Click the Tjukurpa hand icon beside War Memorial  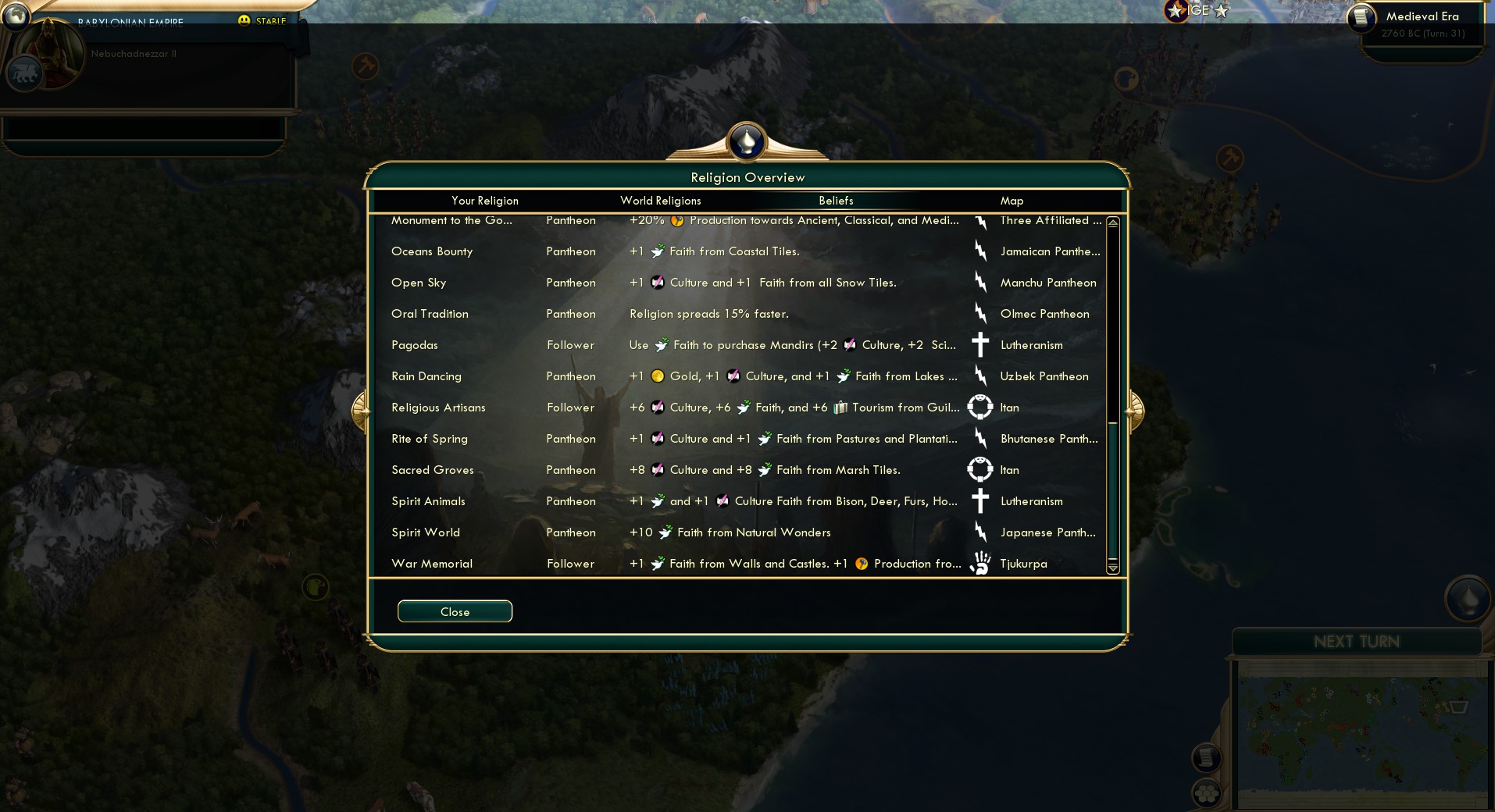pyautogui.click(x=981, y=563)
